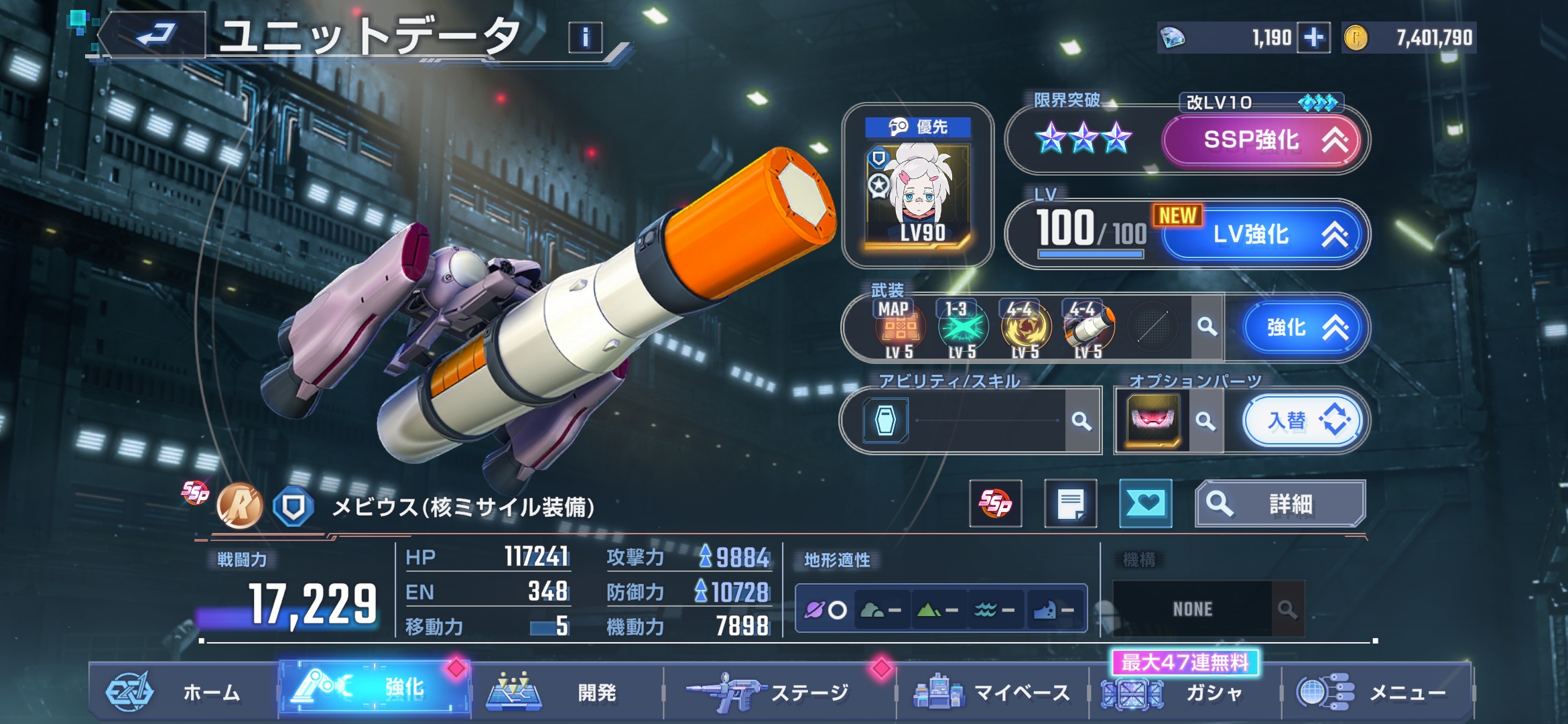Go back with the return arrow button
This screenshot has width=1568, height=724.
click(155, 35)
